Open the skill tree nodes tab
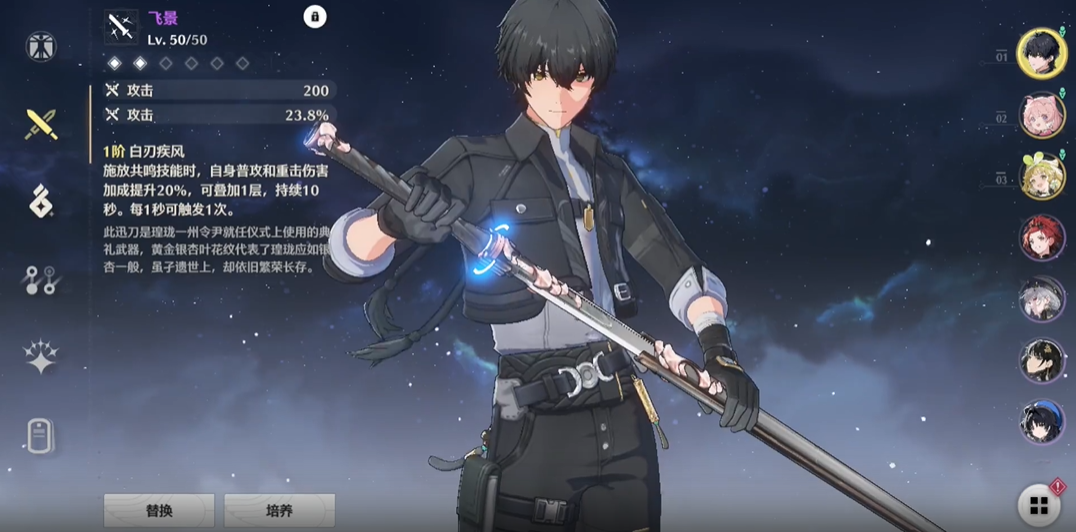The image size is (1076, 532). [x=41, y=280]
